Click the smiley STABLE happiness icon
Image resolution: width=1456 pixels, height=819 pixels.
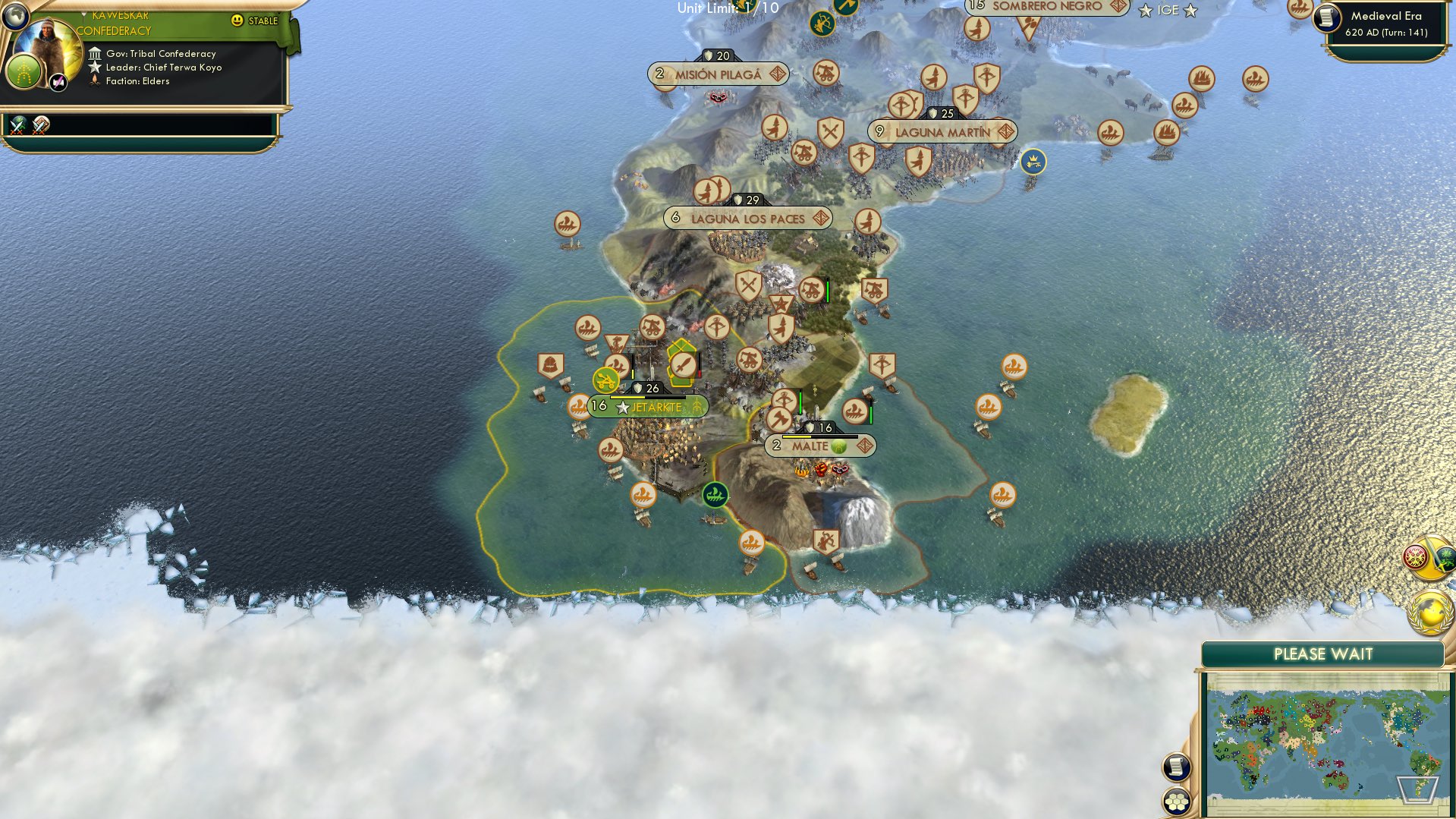coord(237,21)
